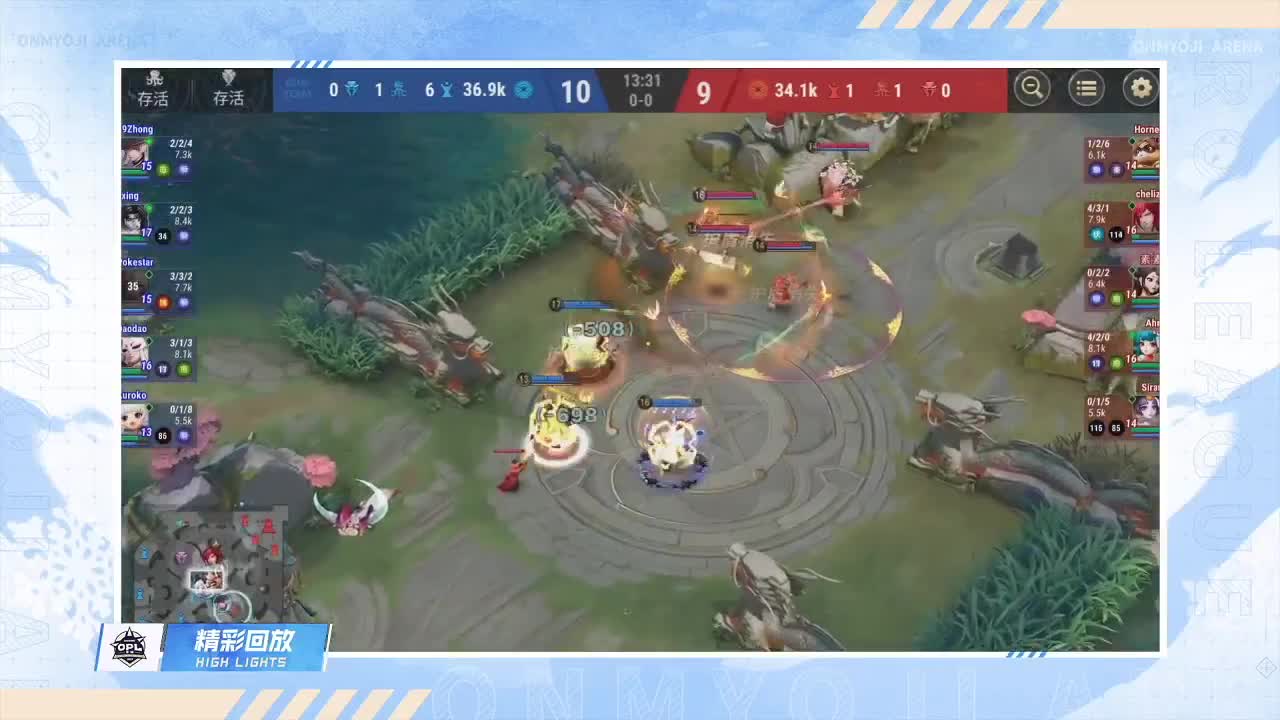The height and width of the screenshot is (720, 1280).
Task: Open the OPL logo menu badge
Action: click(131, 647)
